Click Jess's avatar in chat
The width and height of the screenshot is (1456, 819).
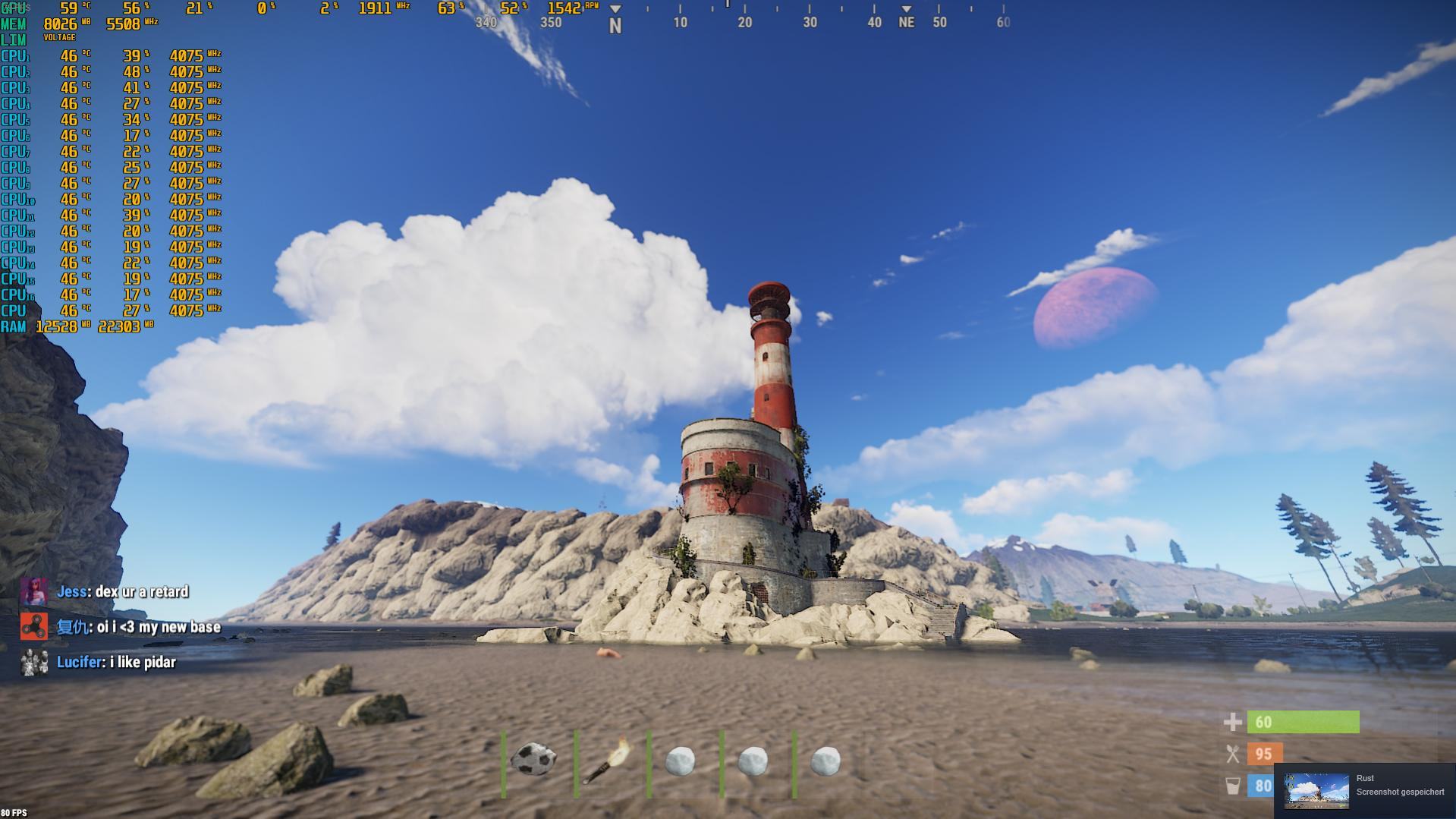click(x=34, y=592)
